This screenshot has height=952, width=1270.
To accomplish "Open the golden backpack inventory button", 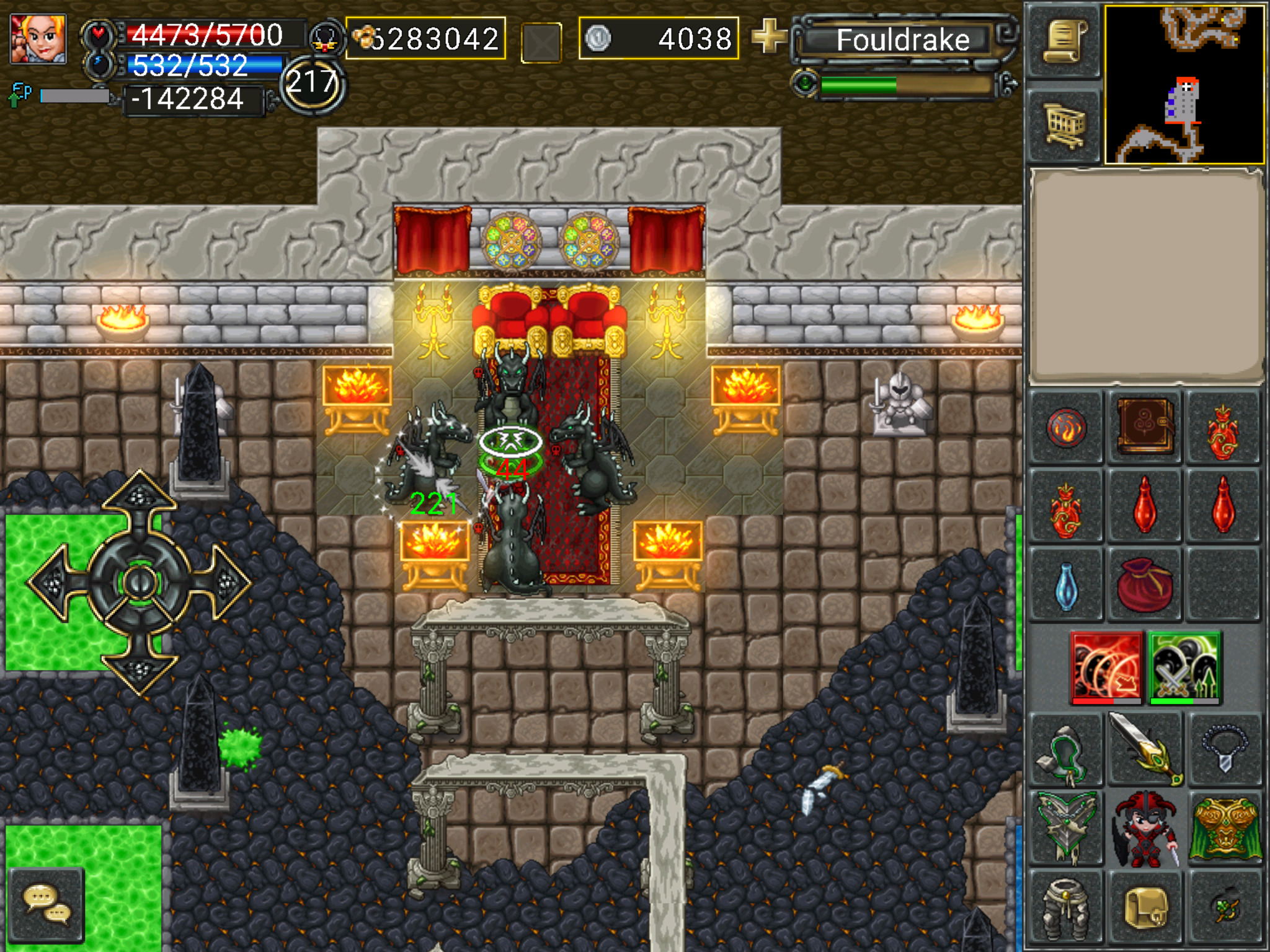I will [1145, 907].
